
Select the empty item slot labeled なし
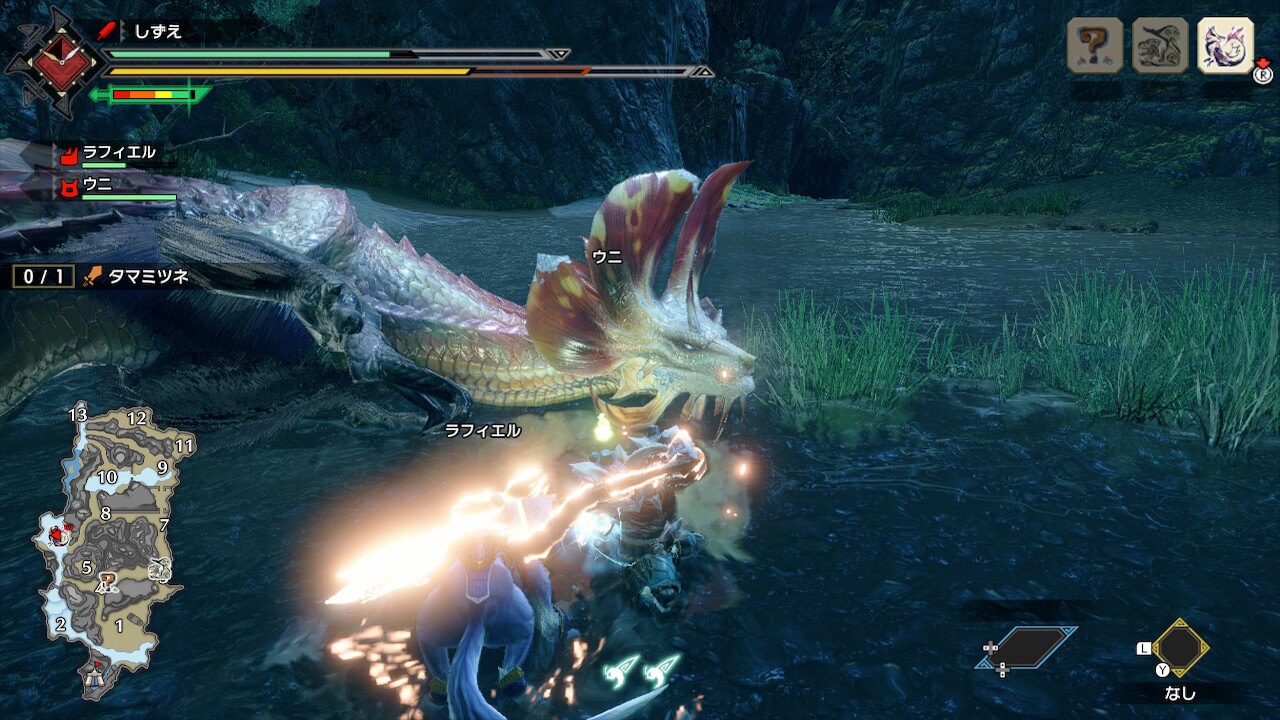(x=1180, y=648)
